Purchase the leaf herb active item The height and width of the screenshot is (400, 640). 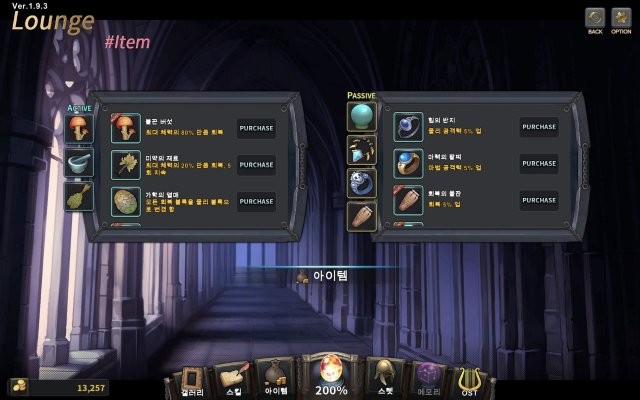click(x=256, y=165)
